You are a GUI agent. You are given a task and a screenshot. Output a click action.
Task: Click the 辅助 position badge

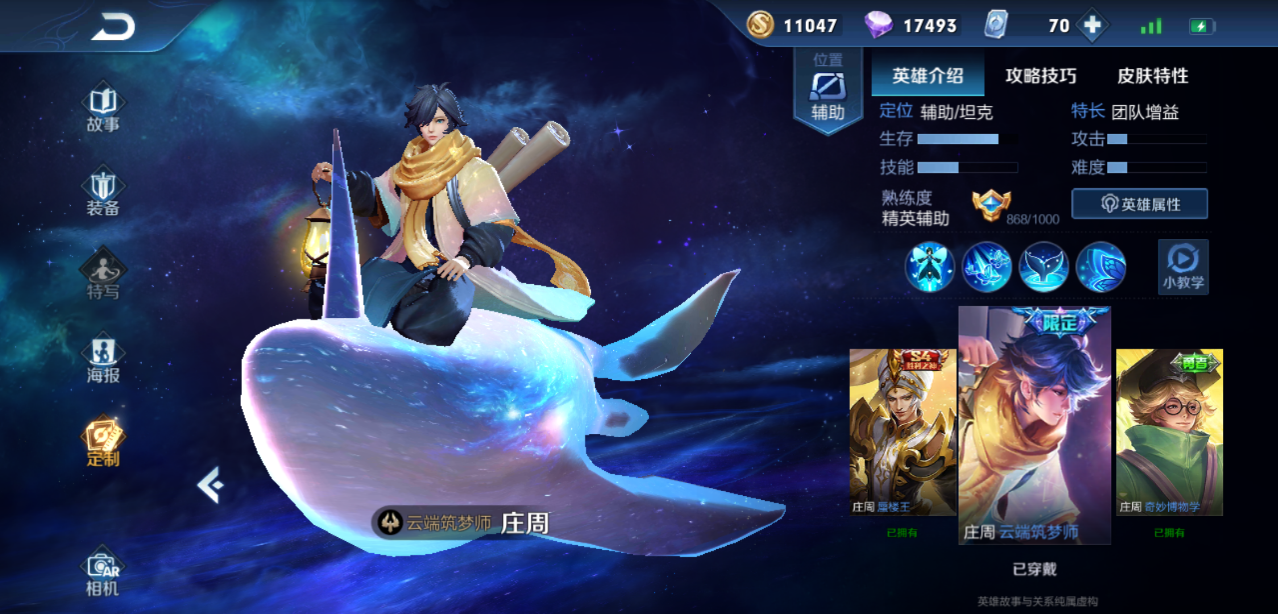(x=828, y=90)
